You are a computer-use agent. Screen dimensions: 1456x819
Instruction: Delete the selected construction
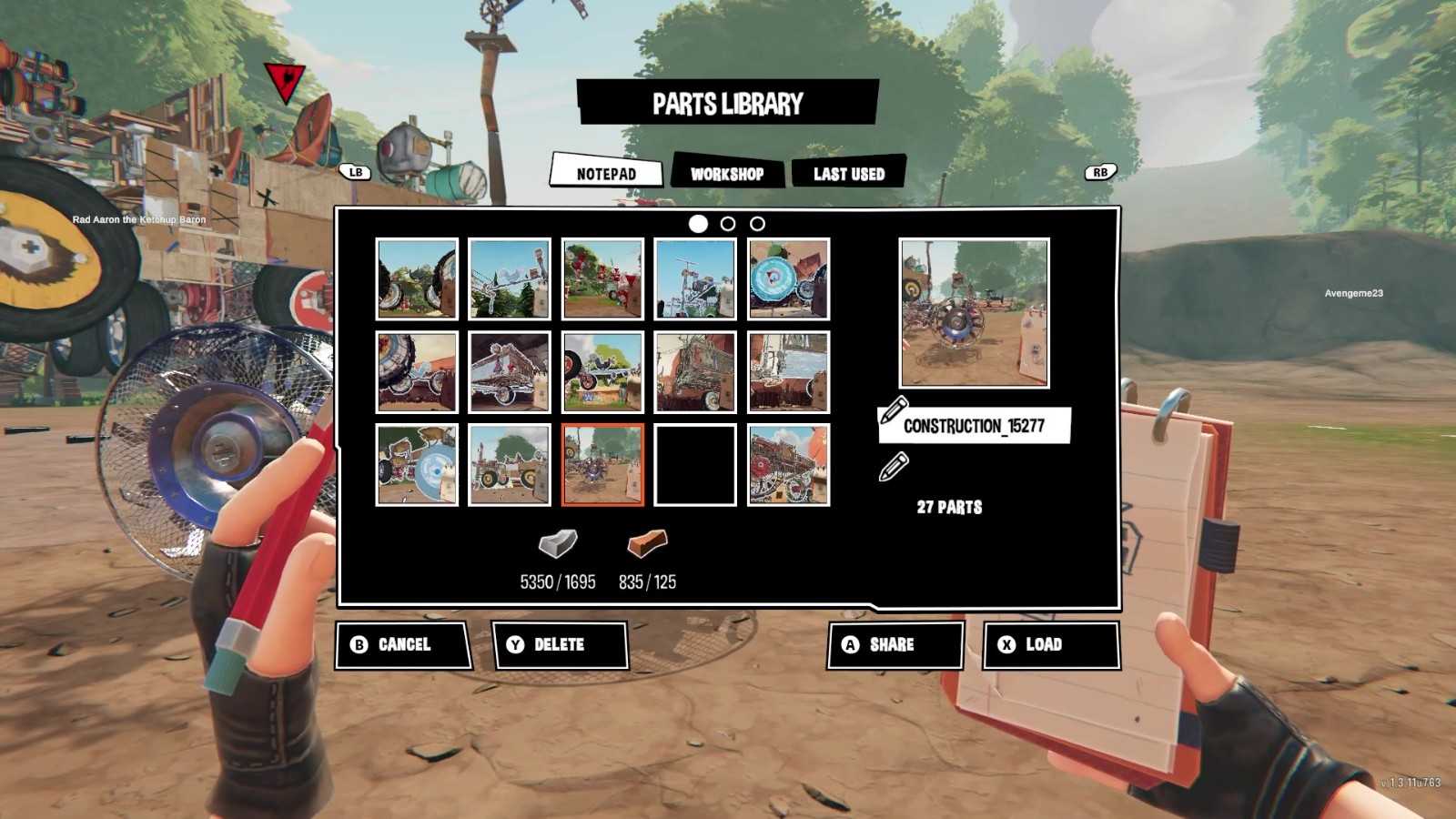coord(559,644)
